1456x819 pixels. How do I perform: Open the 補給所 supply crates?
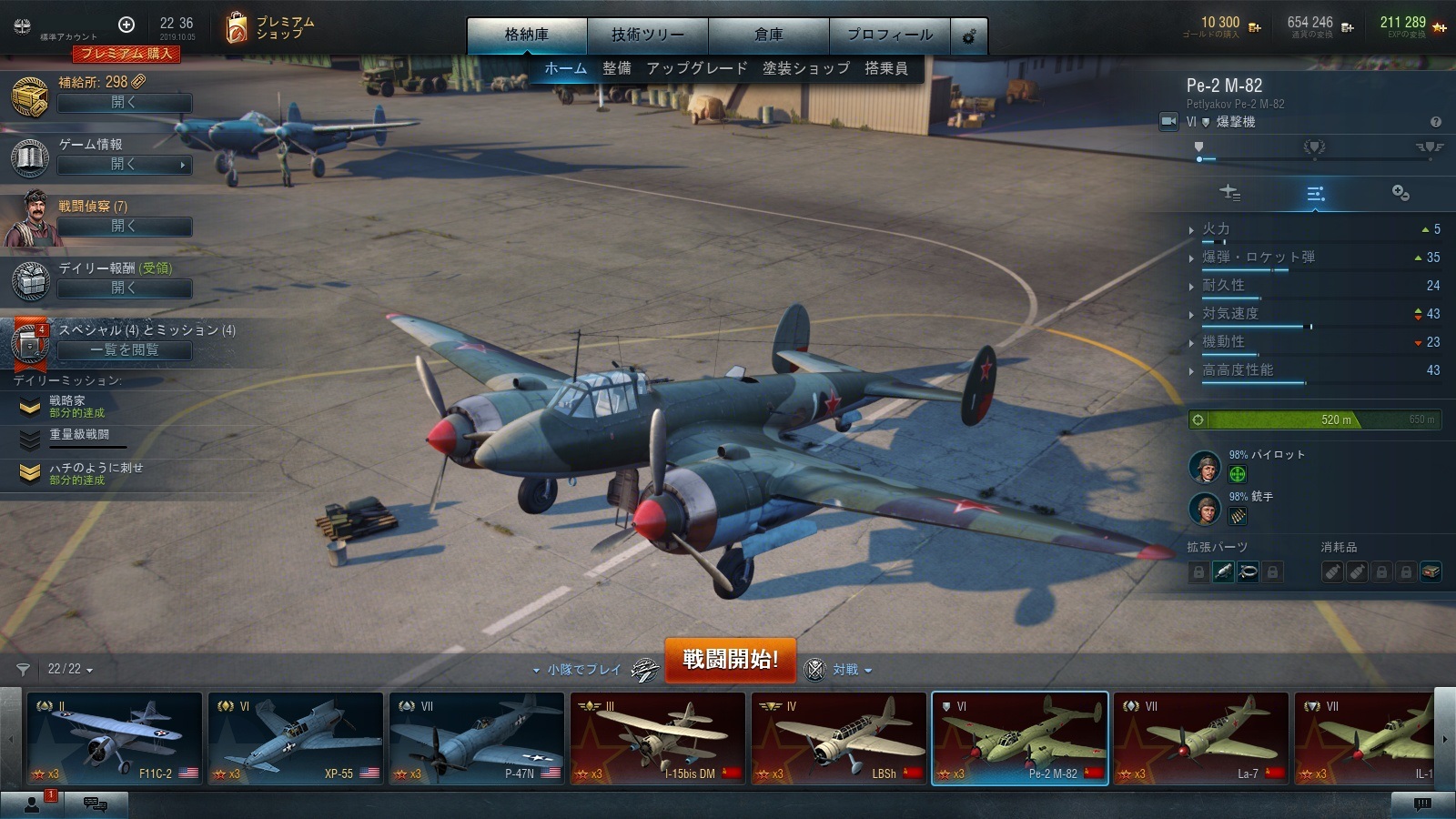(x=125, y=103)
